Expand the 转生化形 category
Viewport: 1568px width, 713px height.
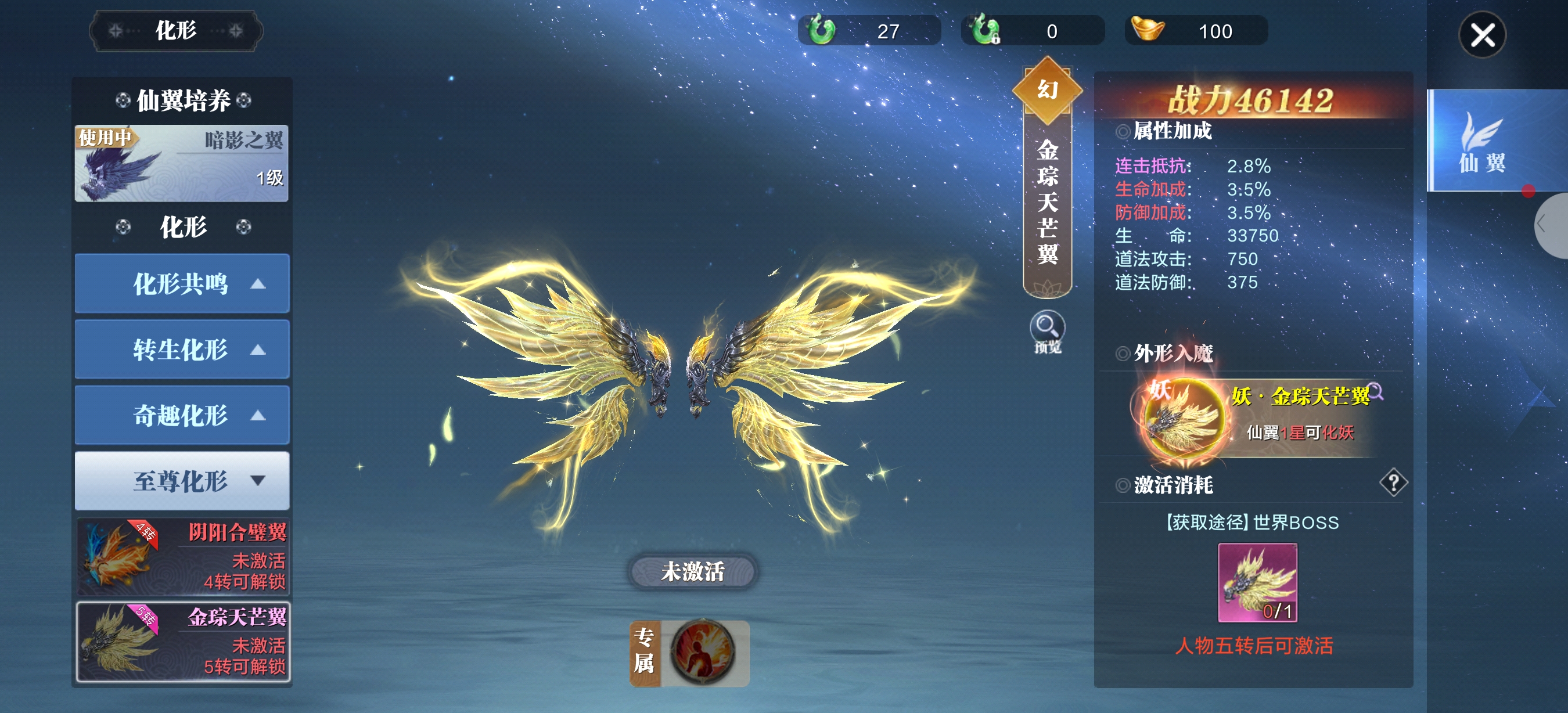181,349
